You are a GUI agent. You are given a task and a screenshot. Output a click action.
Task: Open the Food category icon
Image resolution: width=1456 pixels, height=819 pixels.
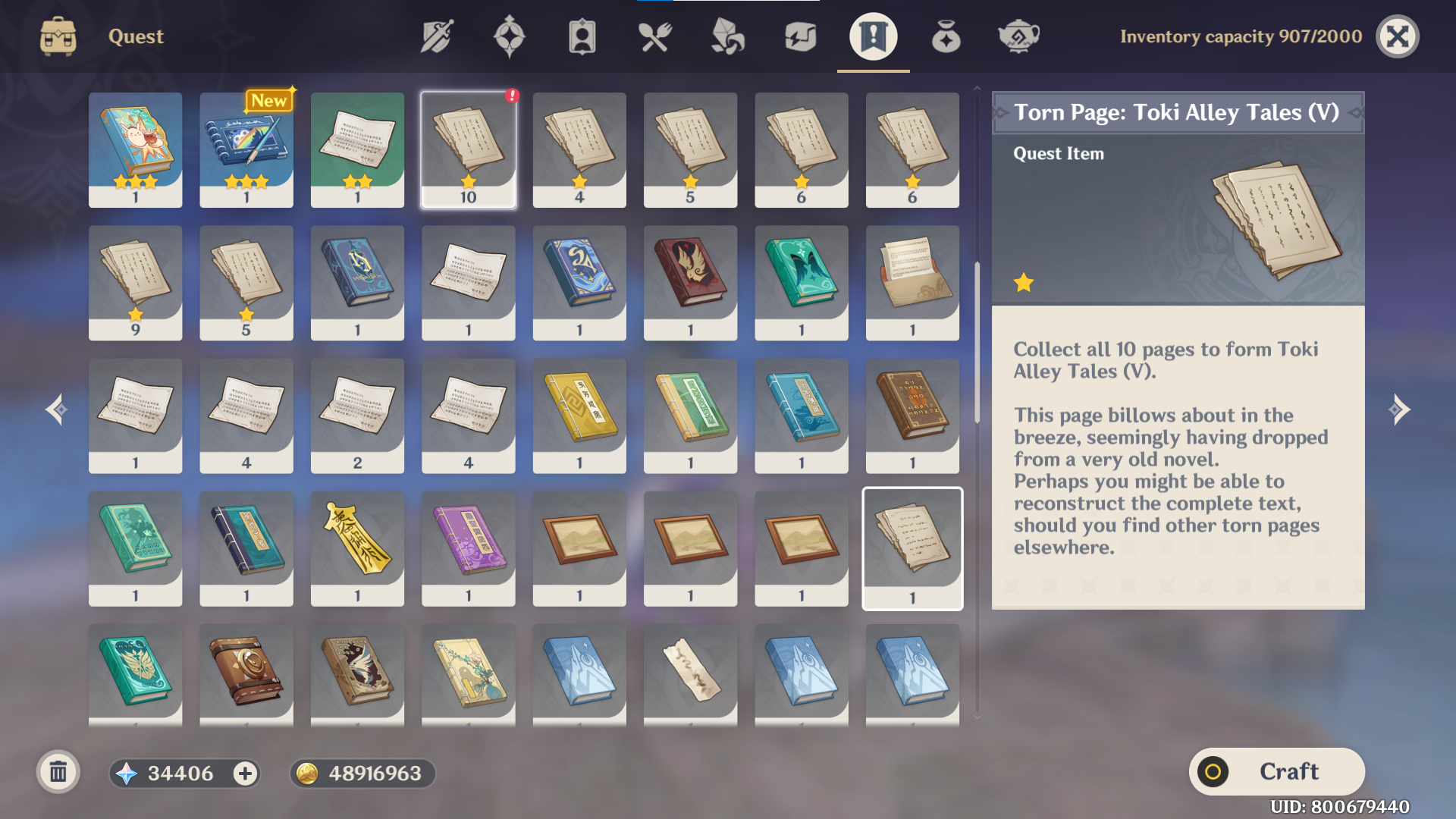654,36
